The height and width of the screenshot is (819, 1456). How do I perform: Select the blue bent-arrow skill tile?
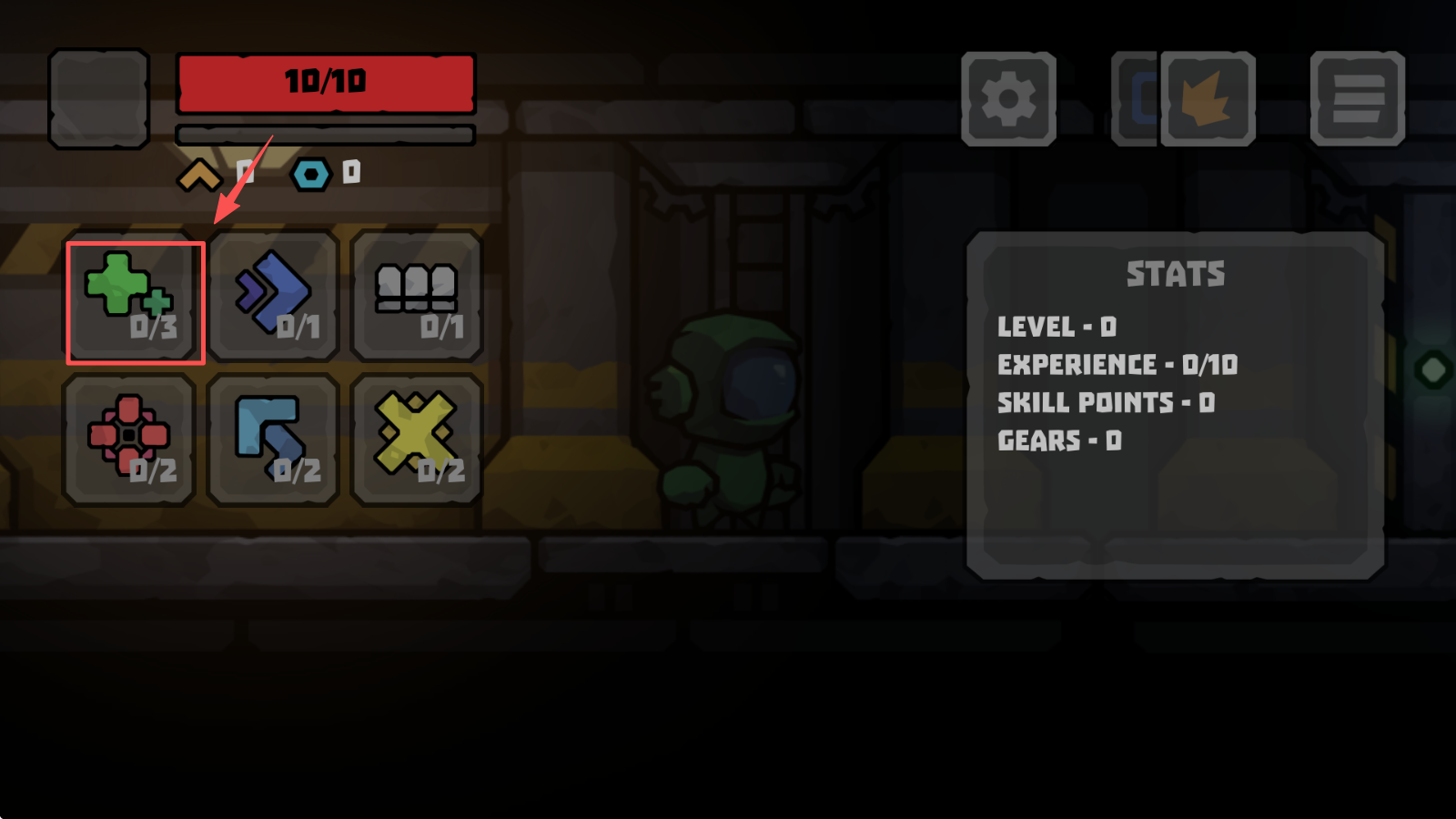click(274, 440)
